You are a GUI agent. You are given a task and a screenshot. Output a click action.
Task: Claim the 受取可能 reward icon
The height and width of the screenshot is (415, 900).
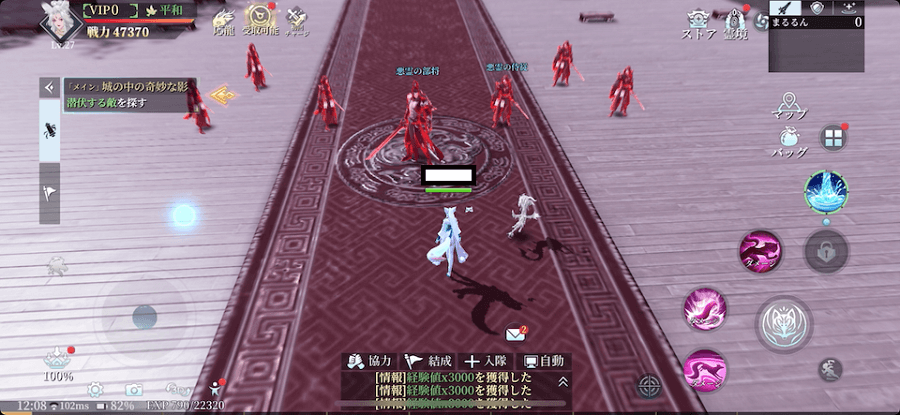click(x=261, y=20)
